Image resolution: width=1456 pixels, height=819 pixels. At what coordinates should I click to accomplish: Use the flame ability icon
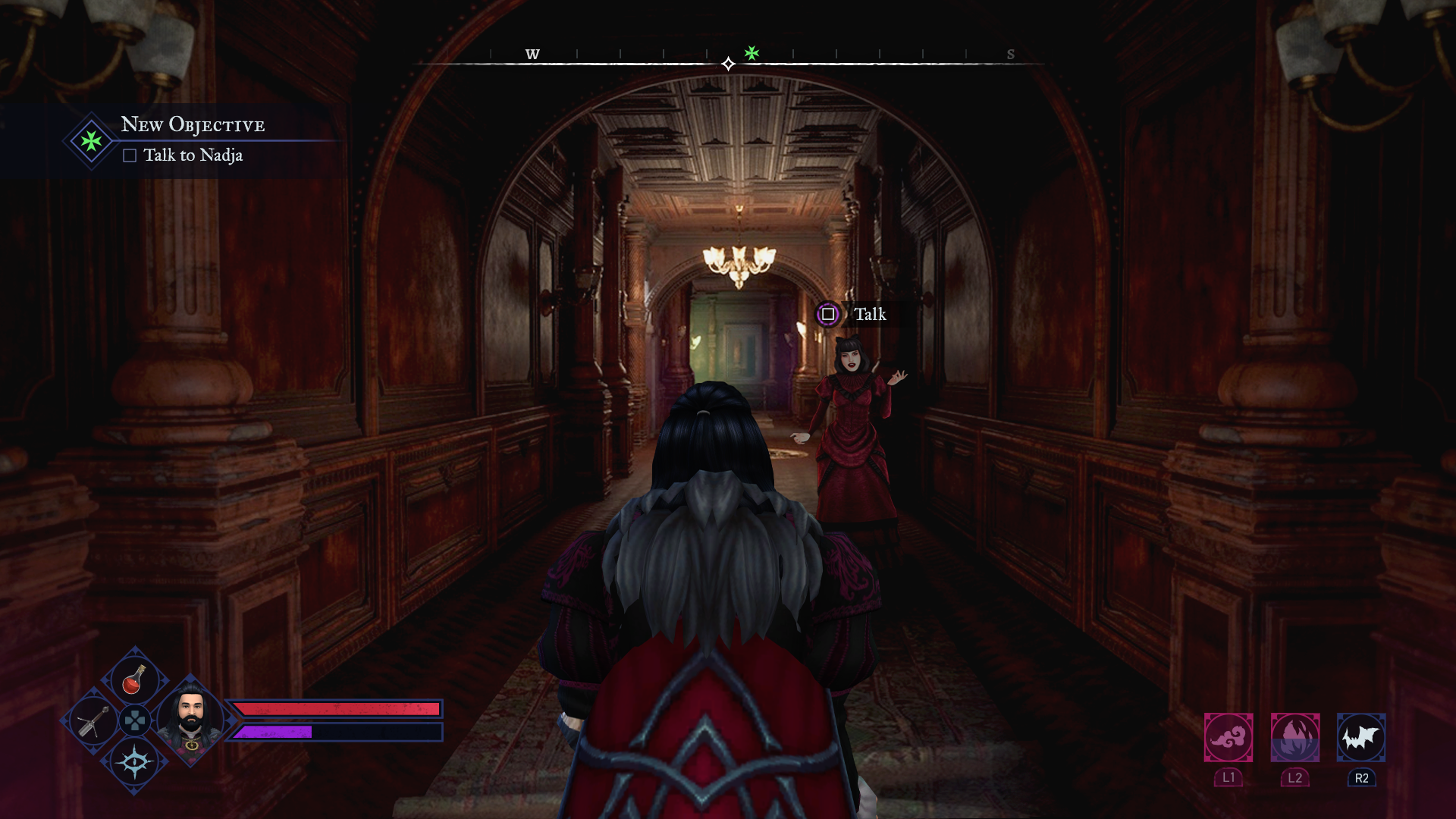1294,737
